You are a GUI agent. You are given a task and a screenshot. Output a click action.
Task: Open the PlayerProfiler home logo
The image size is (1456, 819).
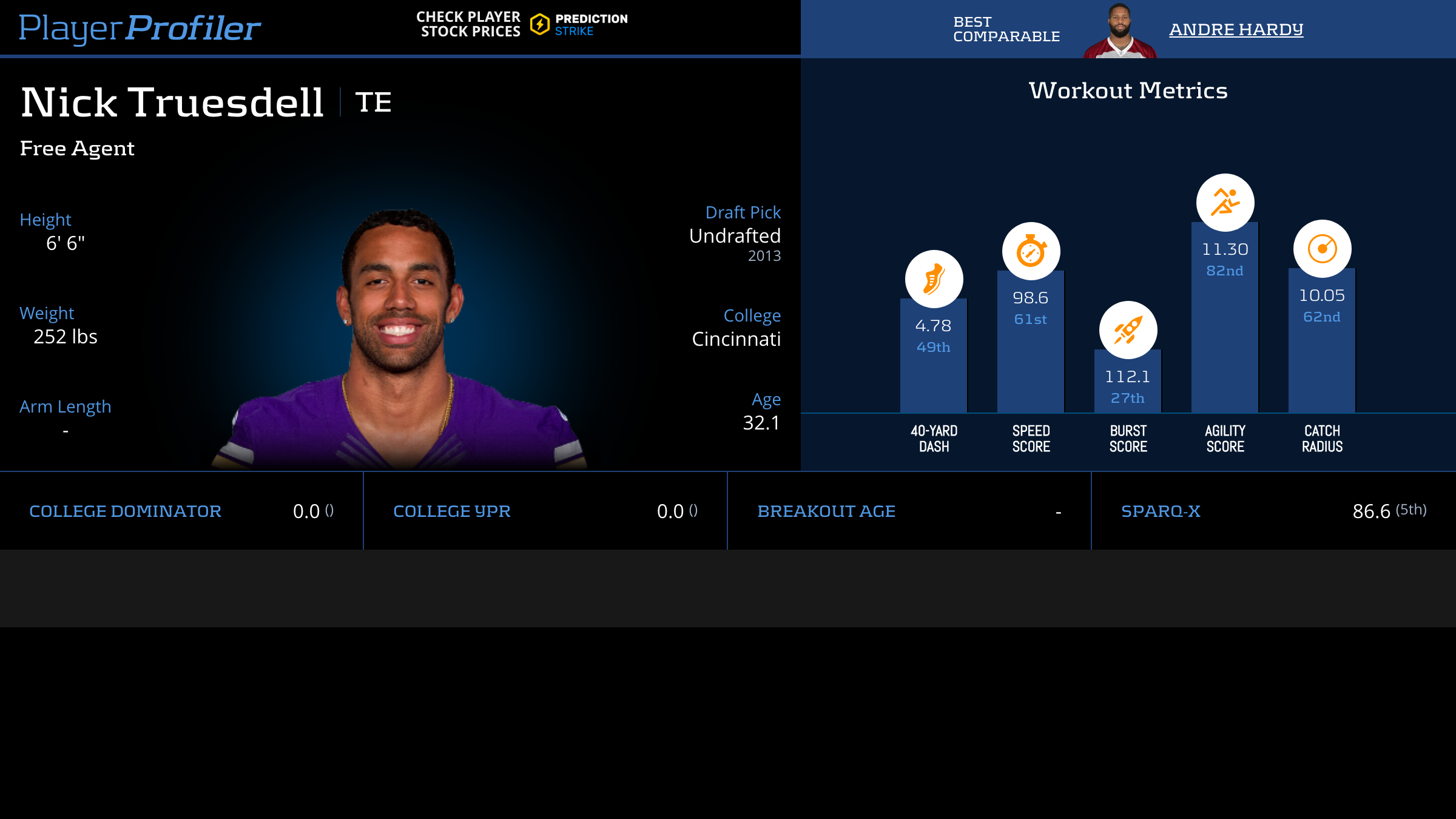[140, 28]
